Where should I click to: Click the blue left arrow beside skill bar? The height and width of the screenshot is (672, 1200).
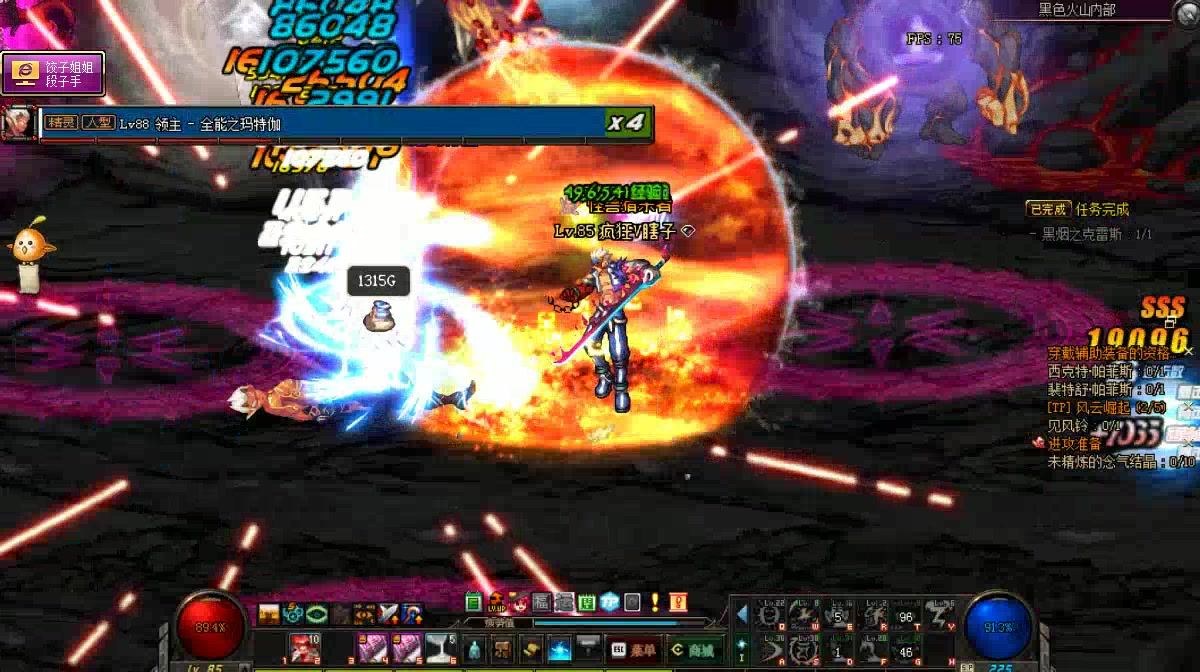point(742,612)
